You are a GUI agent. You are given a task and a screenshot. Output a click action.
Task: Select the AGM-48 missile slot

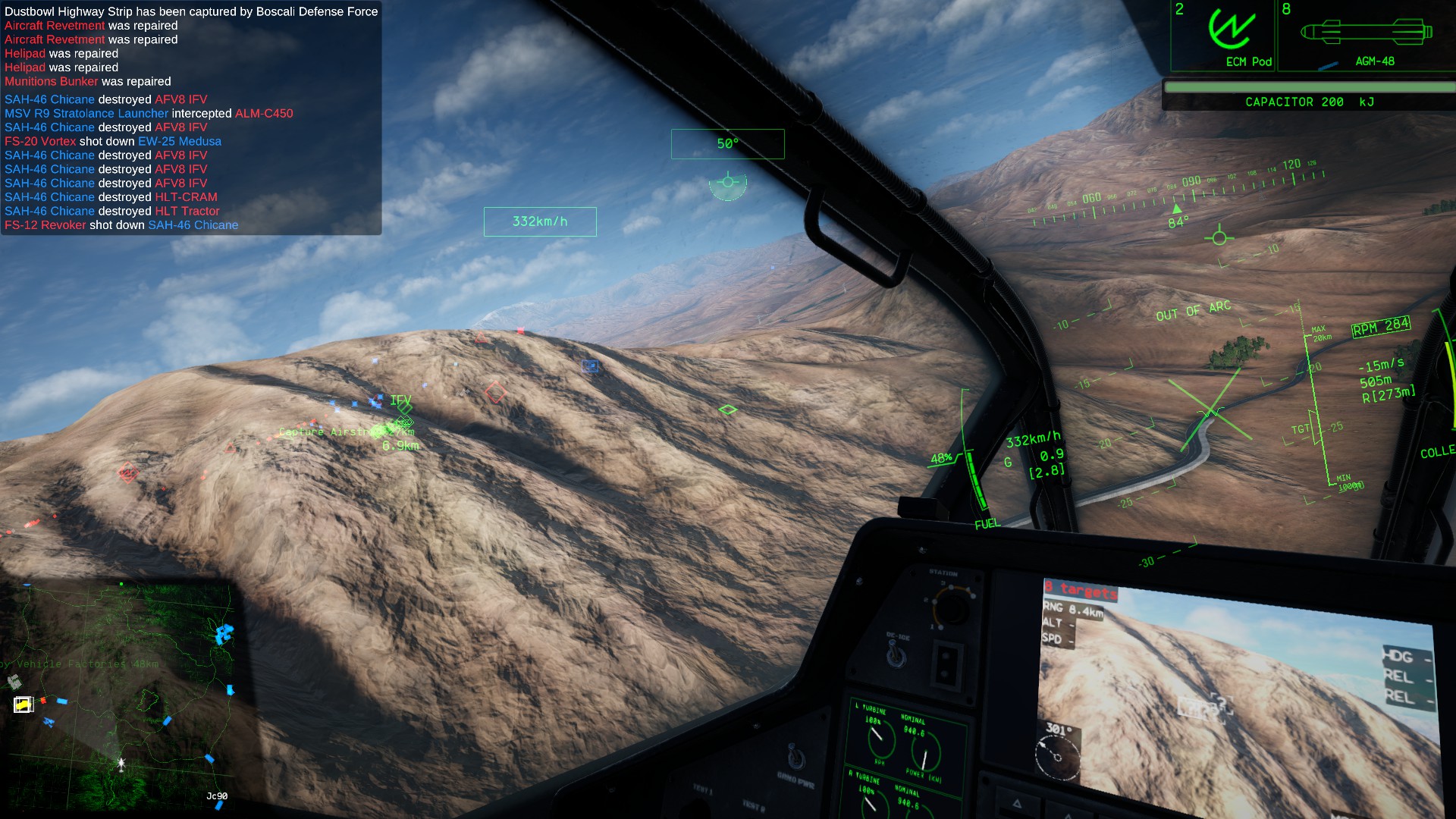point(1366,36)
